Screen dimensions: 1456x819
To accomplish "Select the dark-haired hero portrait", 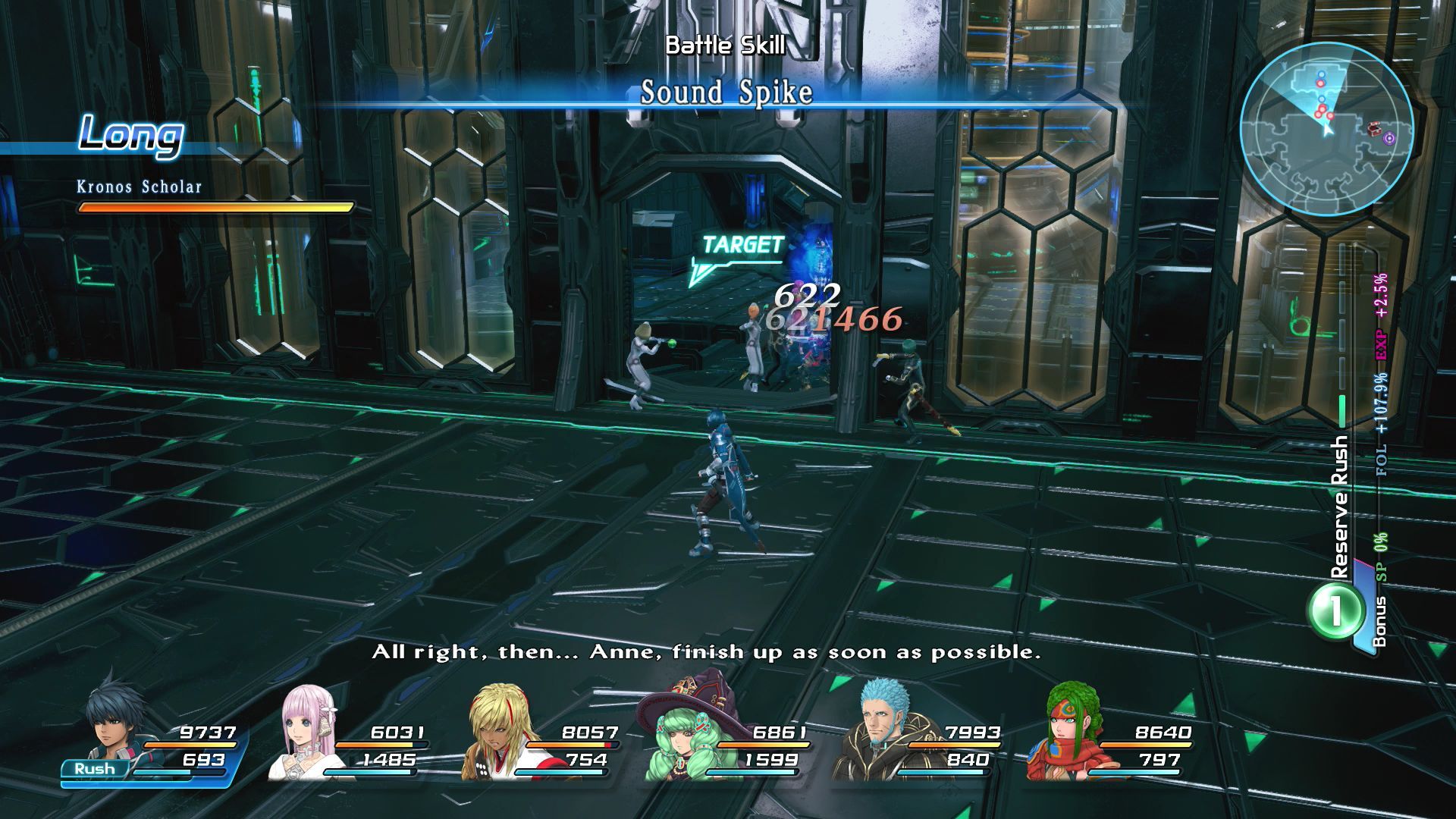I will pos(114,726).
